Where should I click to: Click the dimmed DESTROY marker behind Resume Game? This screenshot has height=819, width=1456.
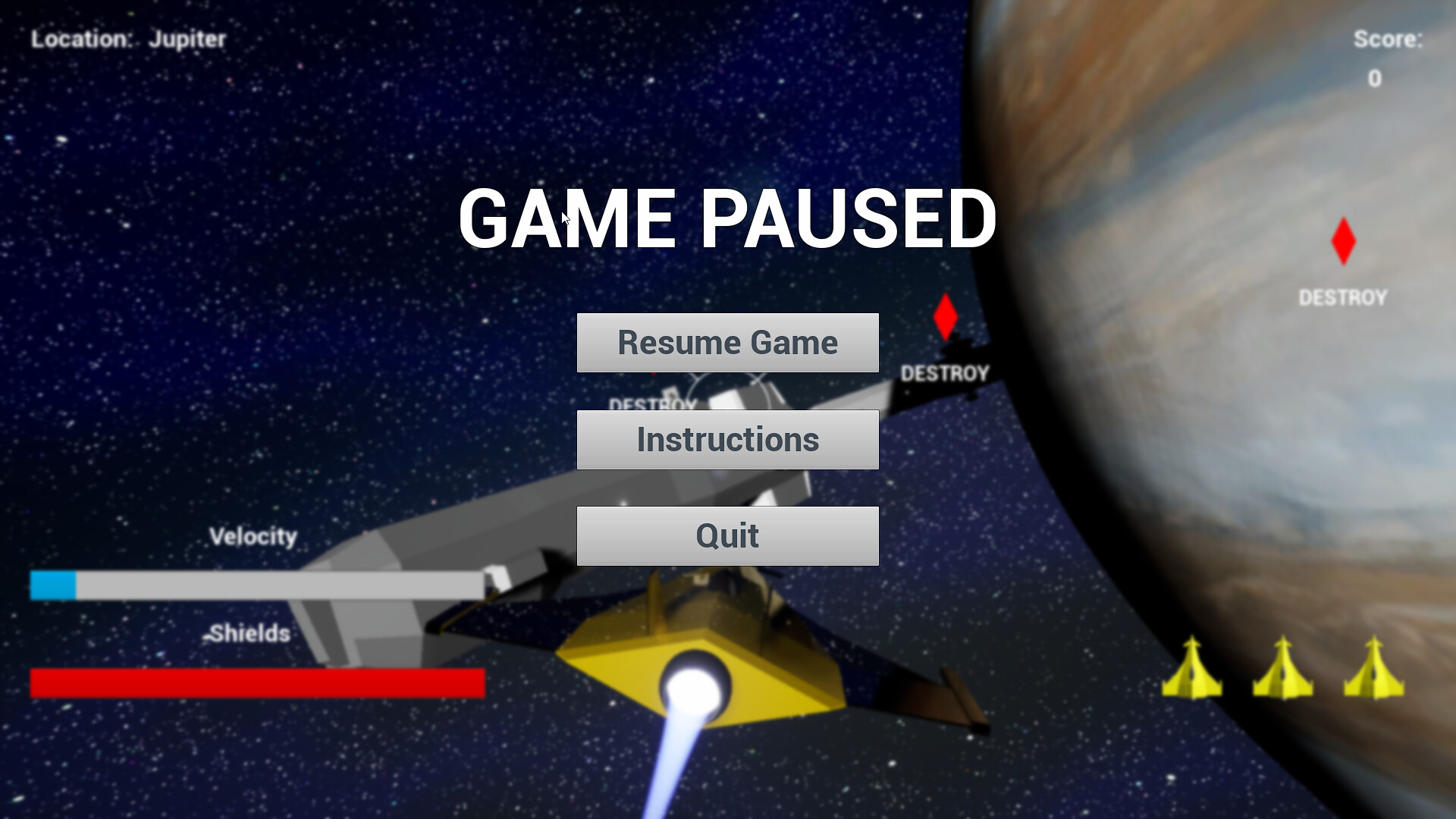pyautogui.click(x=654, y=405)
